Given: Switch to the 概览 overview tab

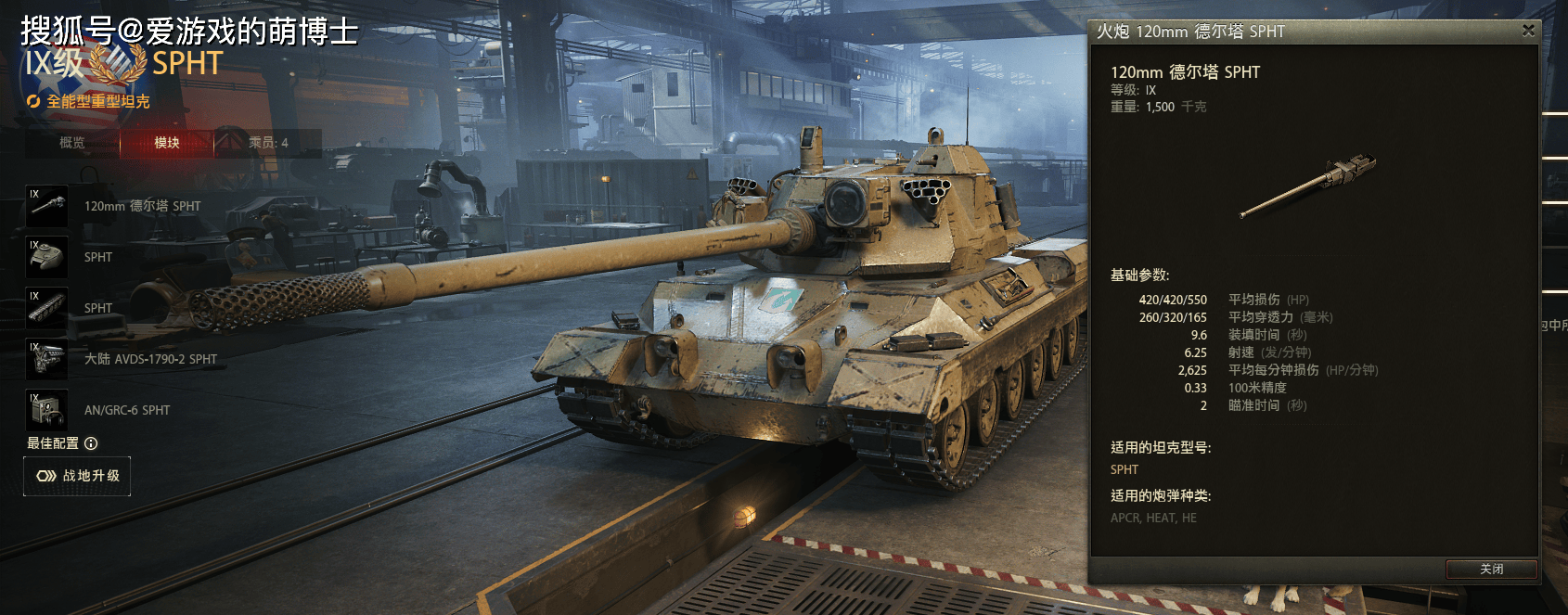Looking at the screenshot, I should click(72, 143).
